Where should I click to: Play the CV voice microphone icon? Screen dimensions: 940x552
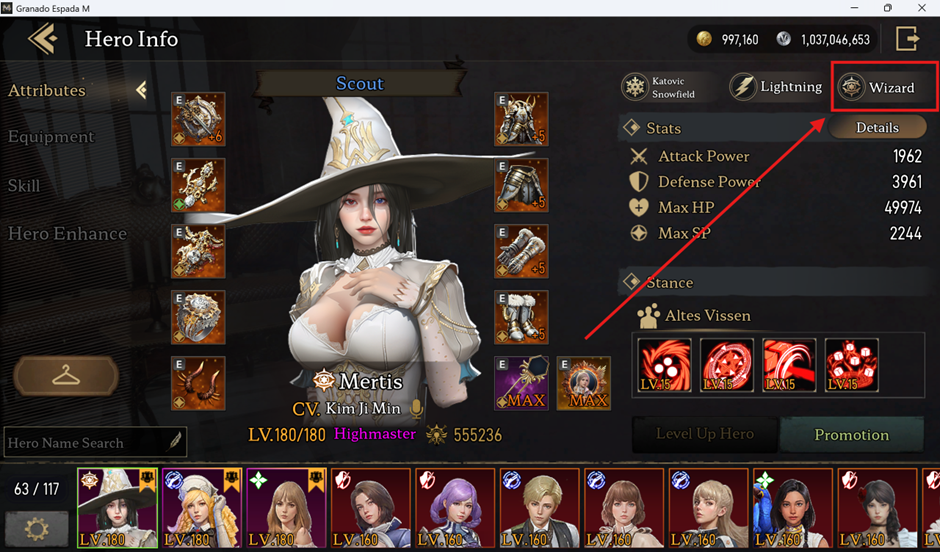[417, 409]
